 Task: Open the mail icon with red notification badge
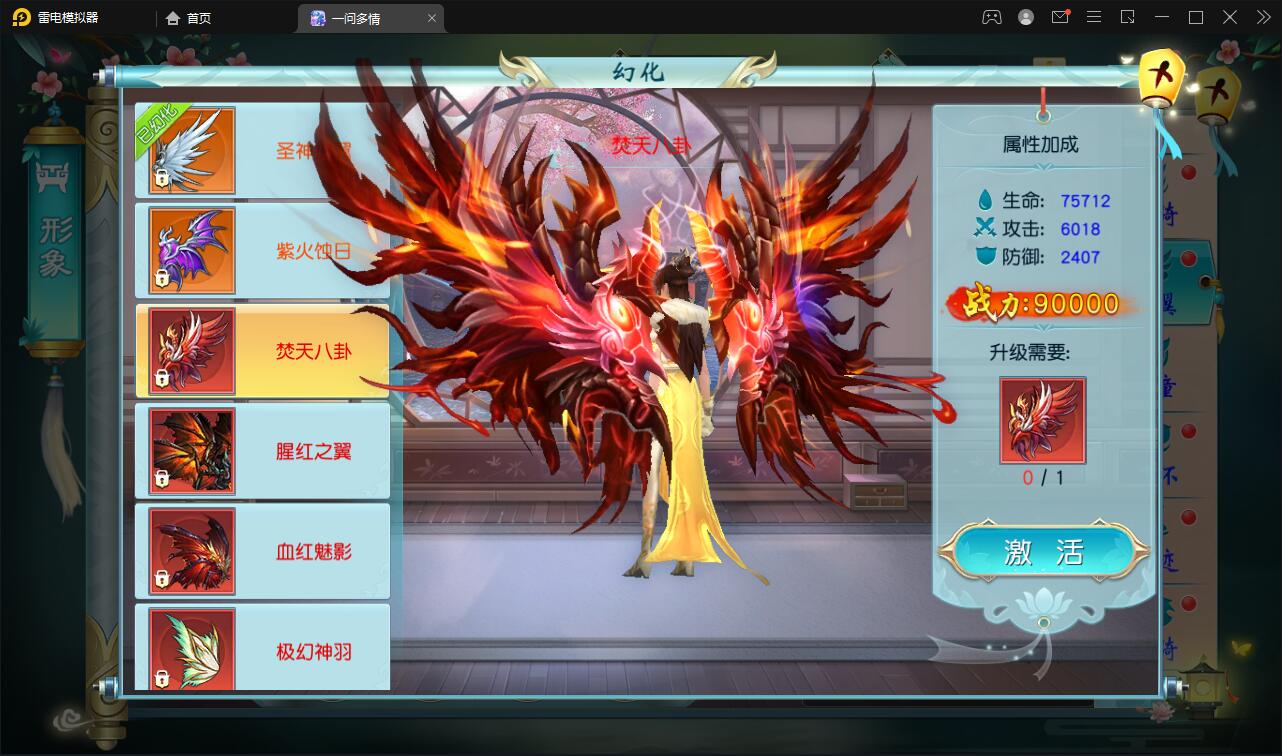coord(1060,17)
